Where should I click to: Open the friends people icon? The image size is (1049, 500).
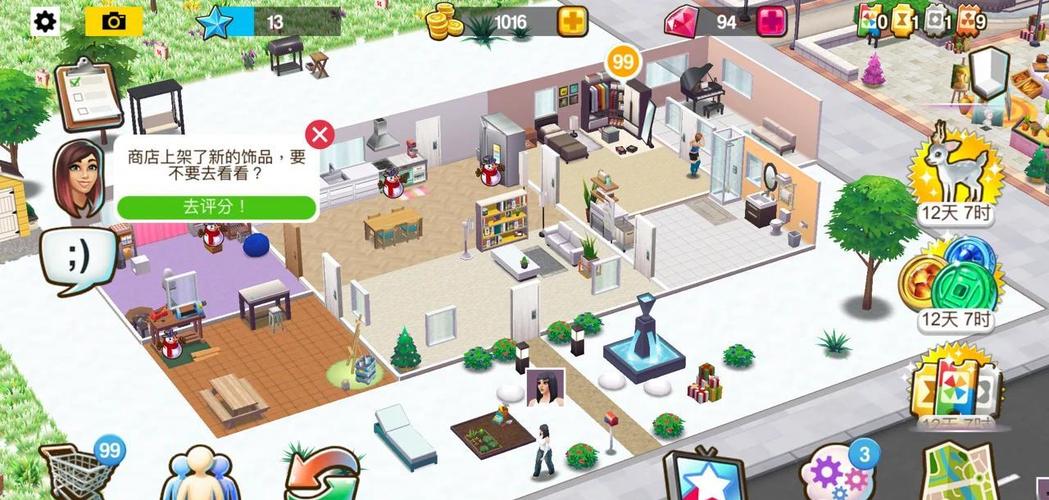tap(202, 475)
